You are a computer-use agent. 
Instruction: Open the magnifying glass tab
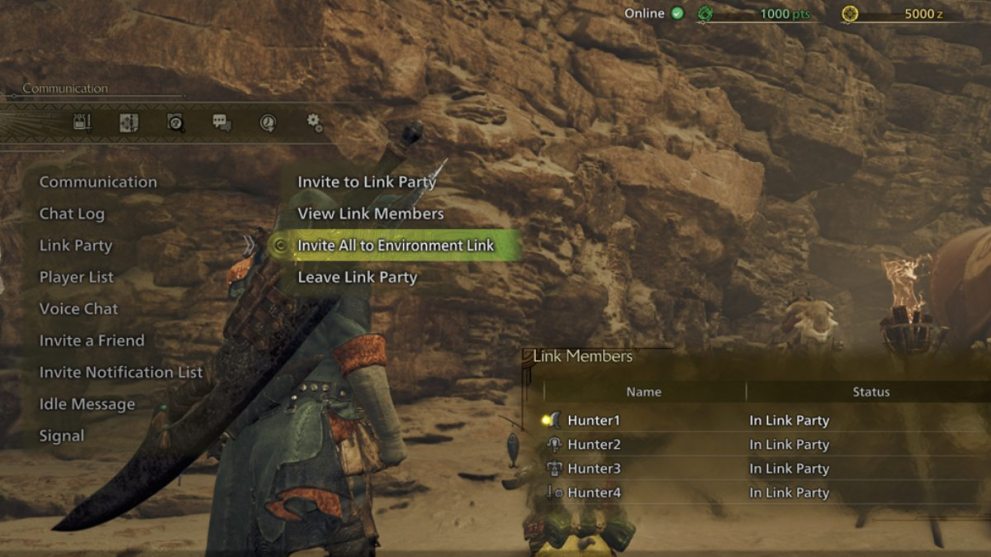(x=175, y=122)
